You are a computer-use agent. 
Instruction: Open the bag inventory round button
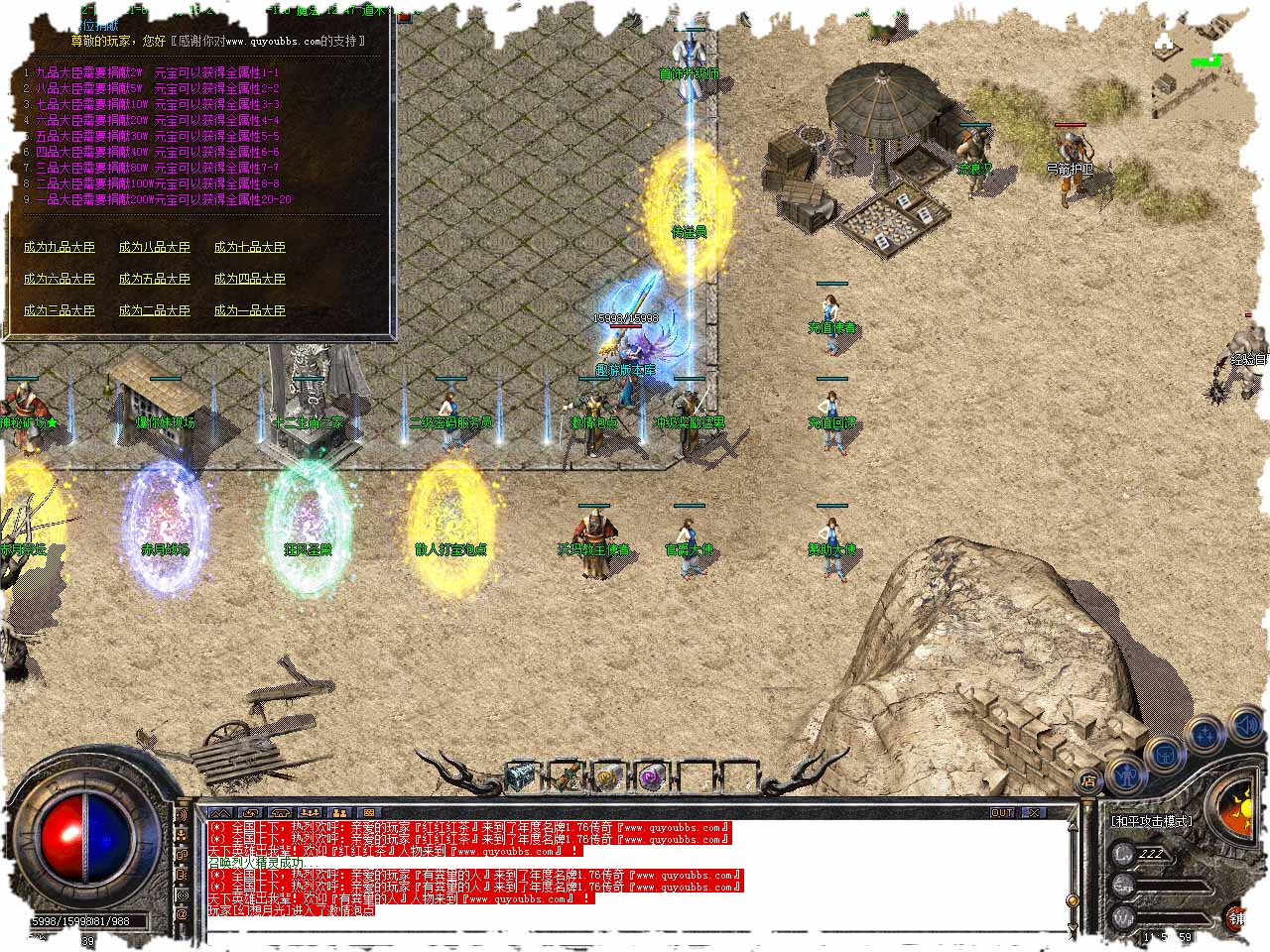(1163, 754)
